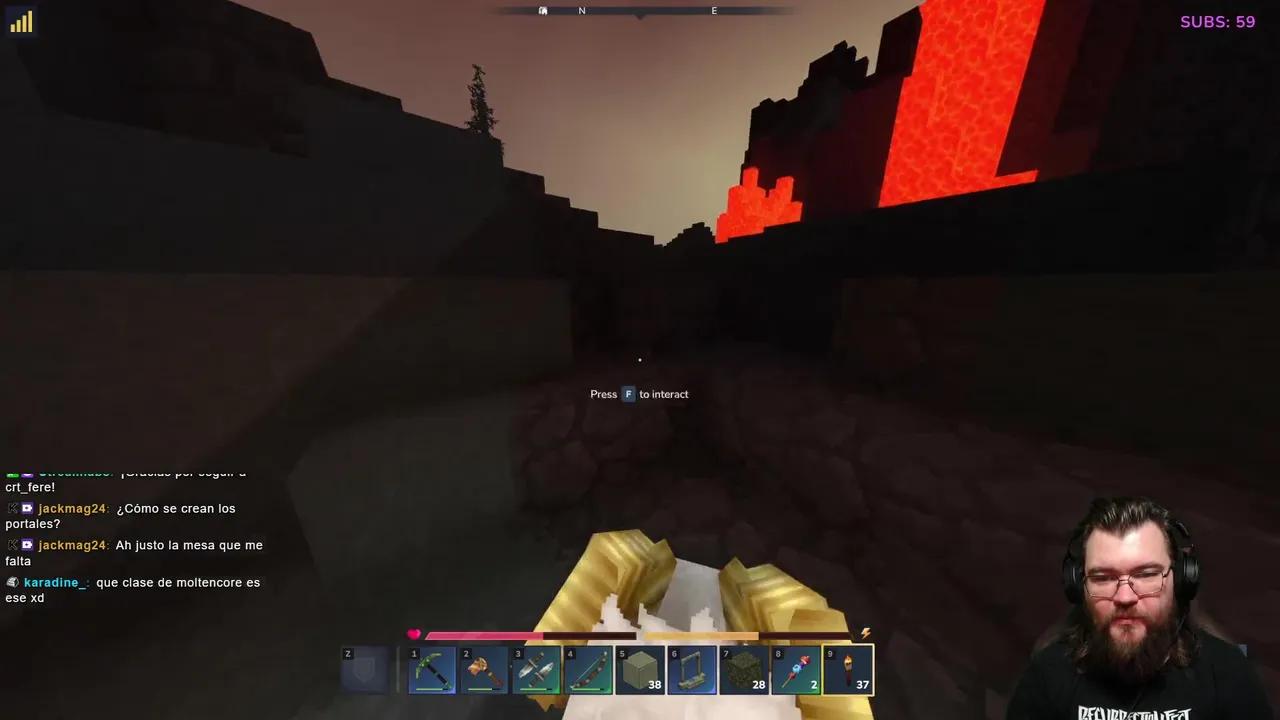Click the username karadine_ in chat
Screen dimensions: 1280x720
tap(54, 582)
